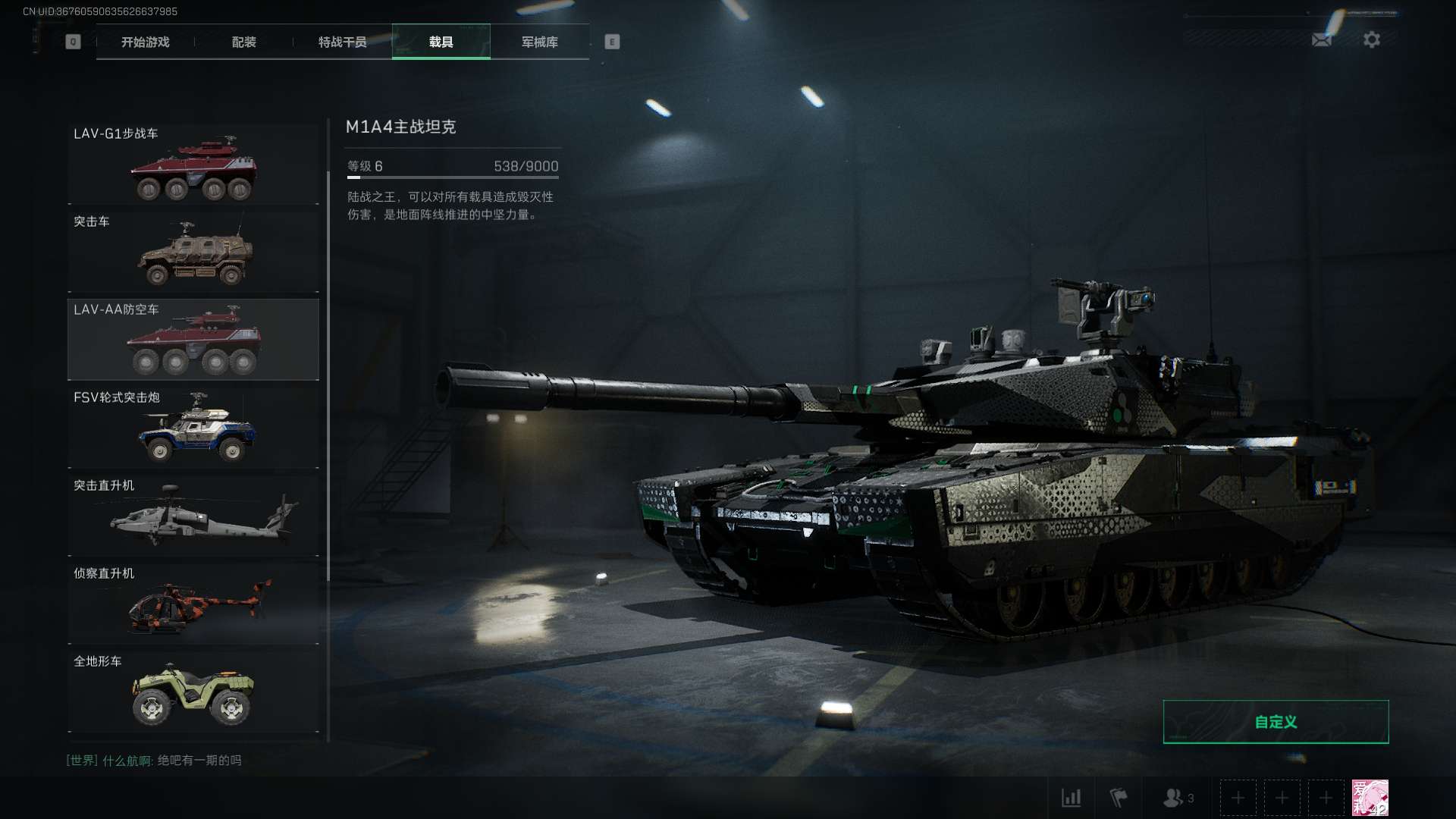Image resolution: width=1456 pixels, height=819 pixels.
Task: Click the pink player avatar
Action: click(1370, 798)
